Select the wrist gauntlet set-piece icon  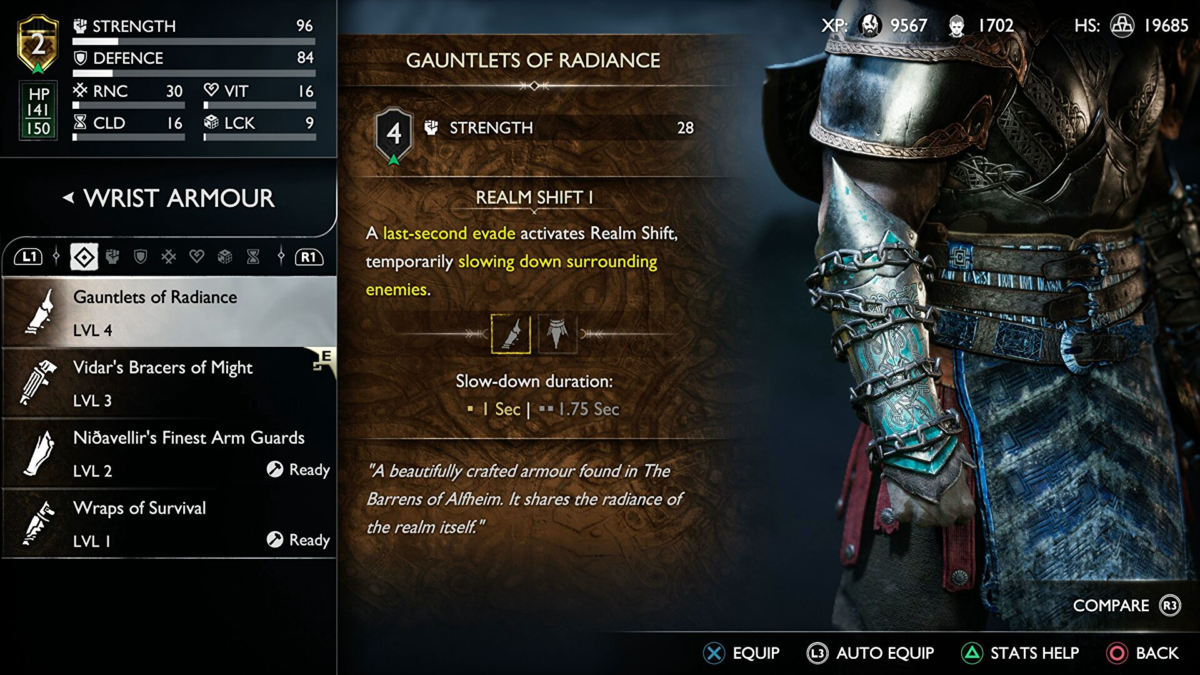click(510, 334)
